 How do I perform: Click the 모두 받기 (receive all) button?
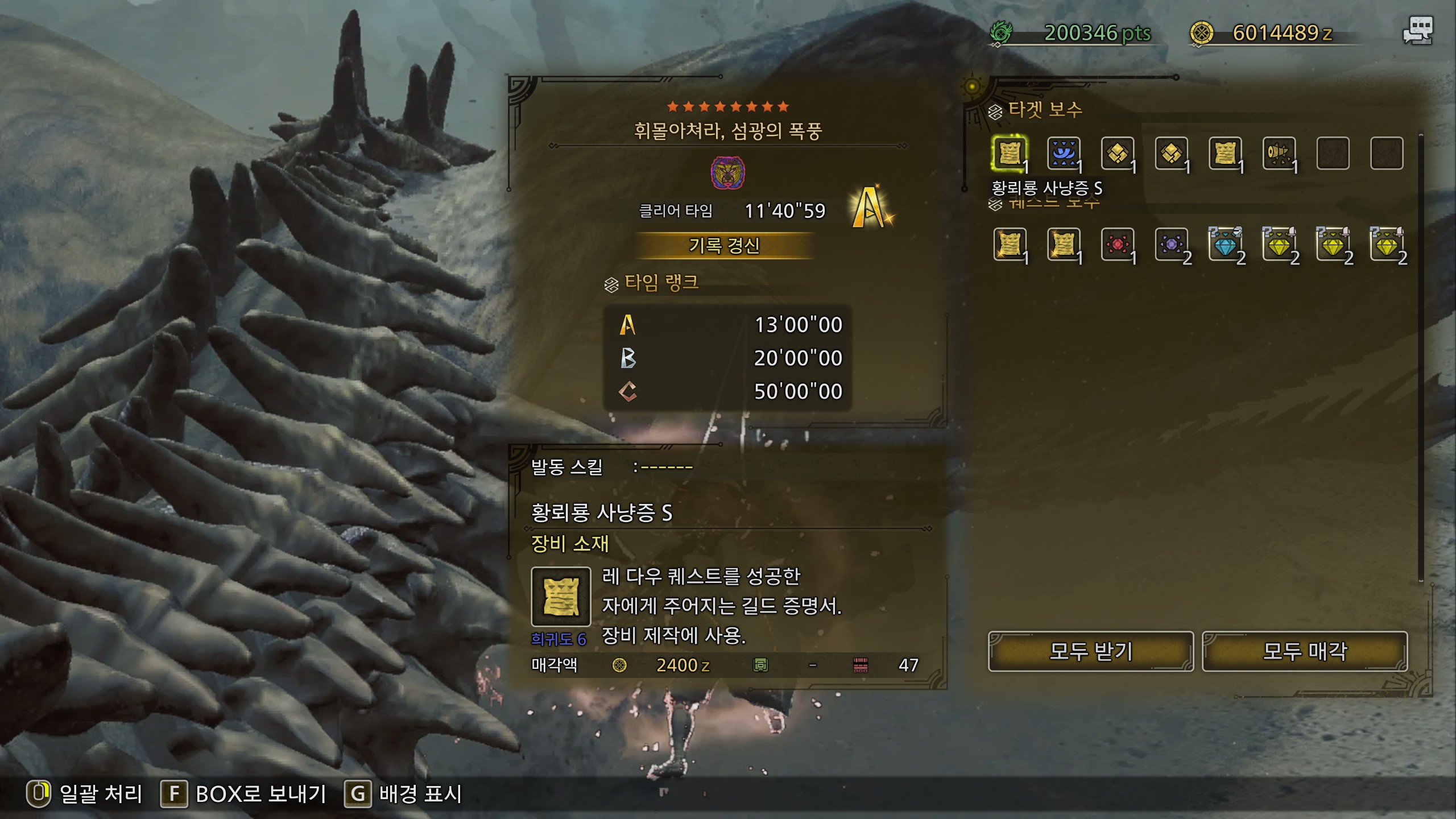[1090, 651]
